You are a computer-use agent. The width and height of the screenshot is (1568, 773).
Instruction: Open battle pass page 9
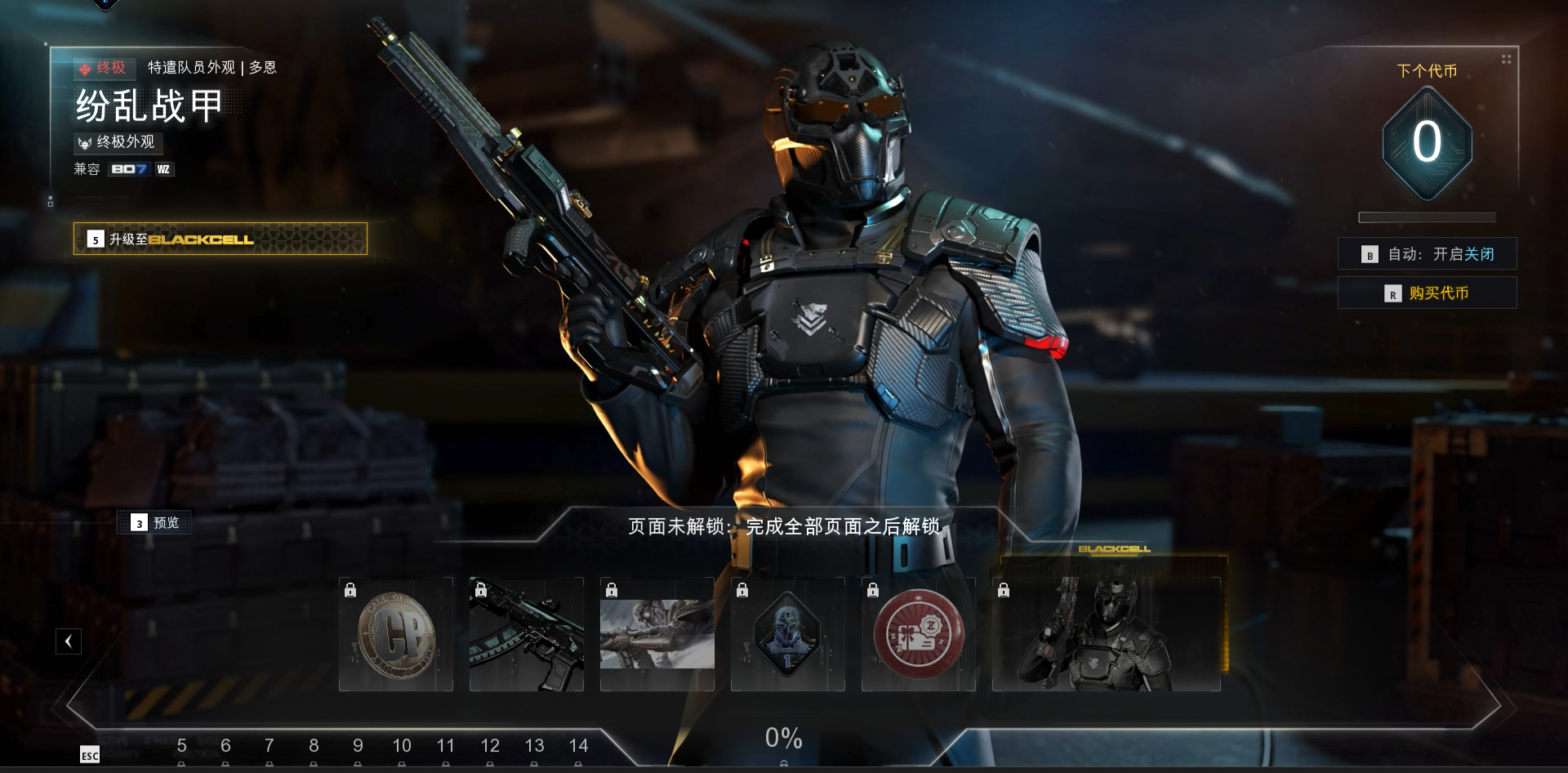tap(358, 746)
